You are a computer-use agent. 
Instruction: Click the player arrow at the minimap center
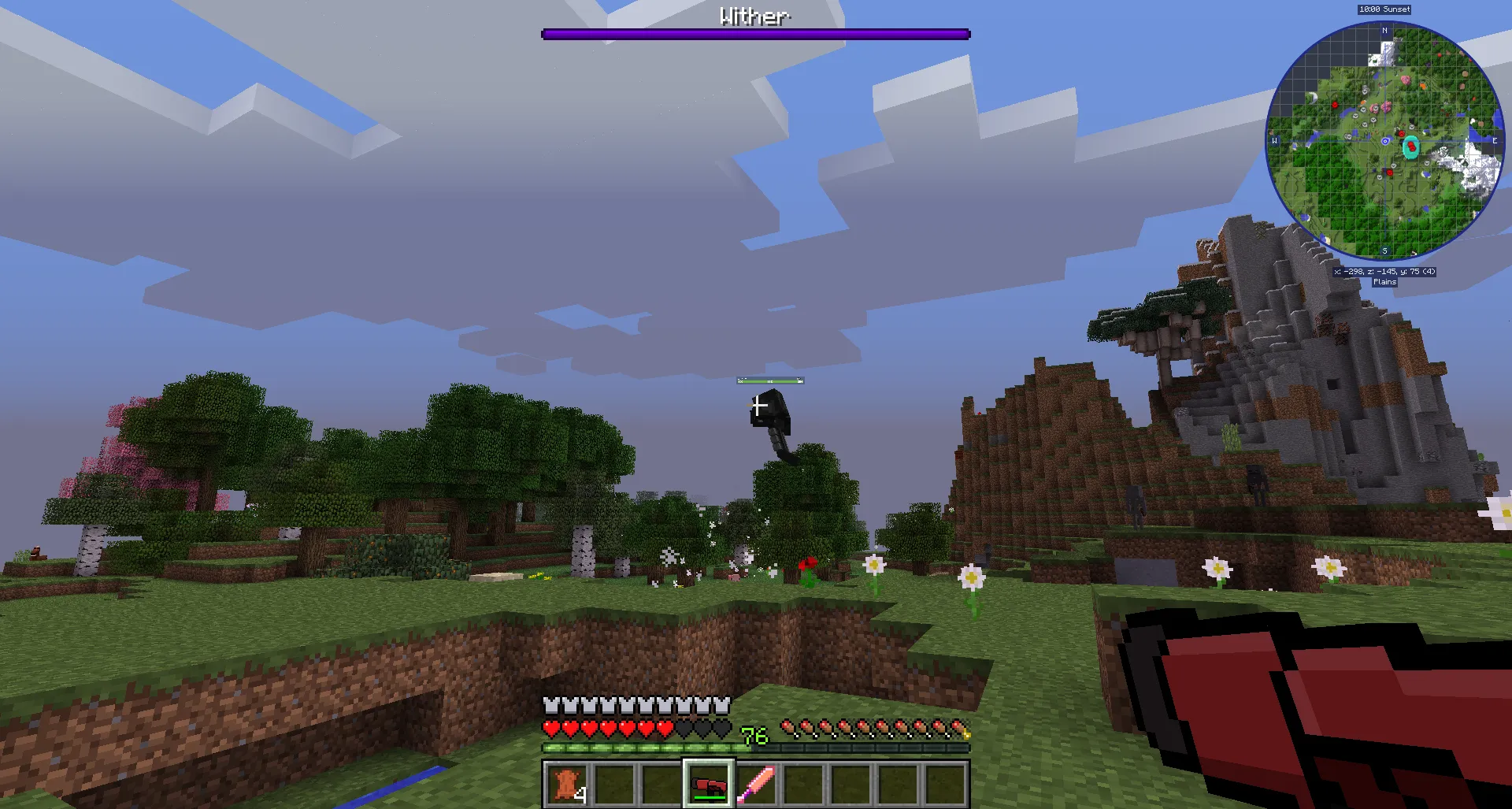pyautogui.click(x=1384, y=141)
